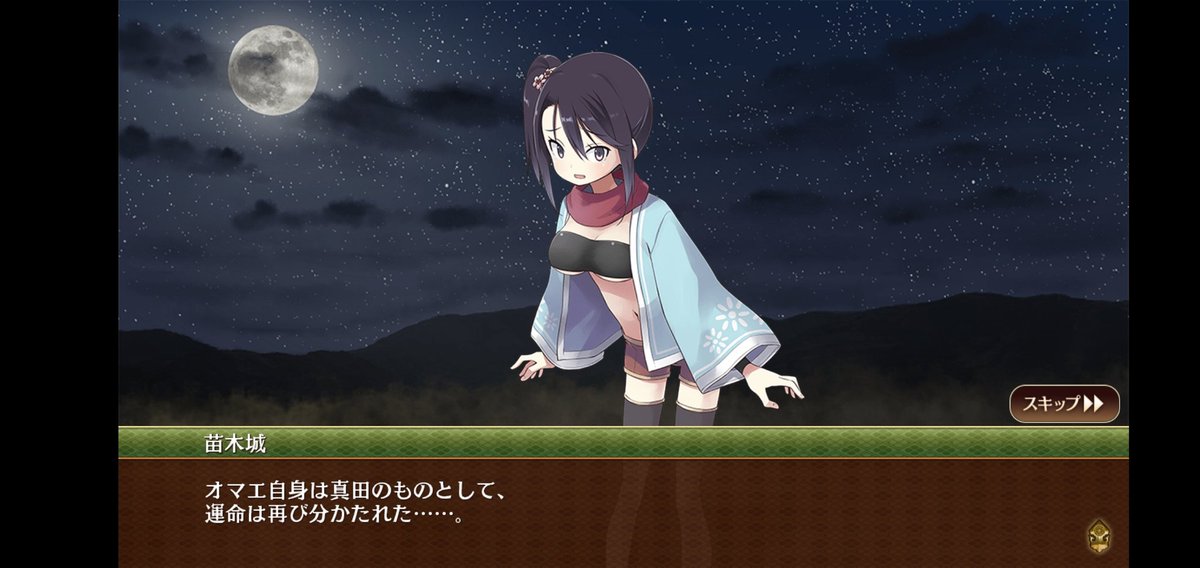Skip the story scene with スキップ
Screen dimensions: 1200x568
(x=1063, y=404)
